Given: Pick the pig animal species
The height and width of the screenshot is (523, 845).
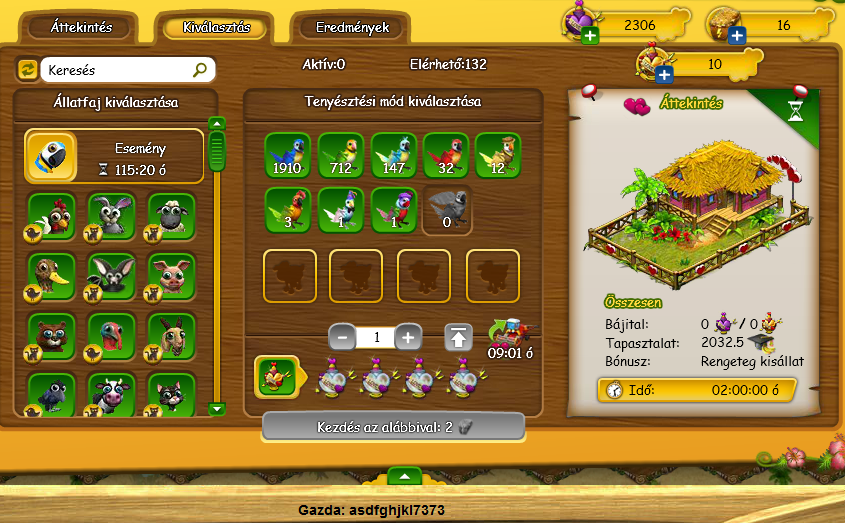Looking at the screenshot, I should [171, 276].
